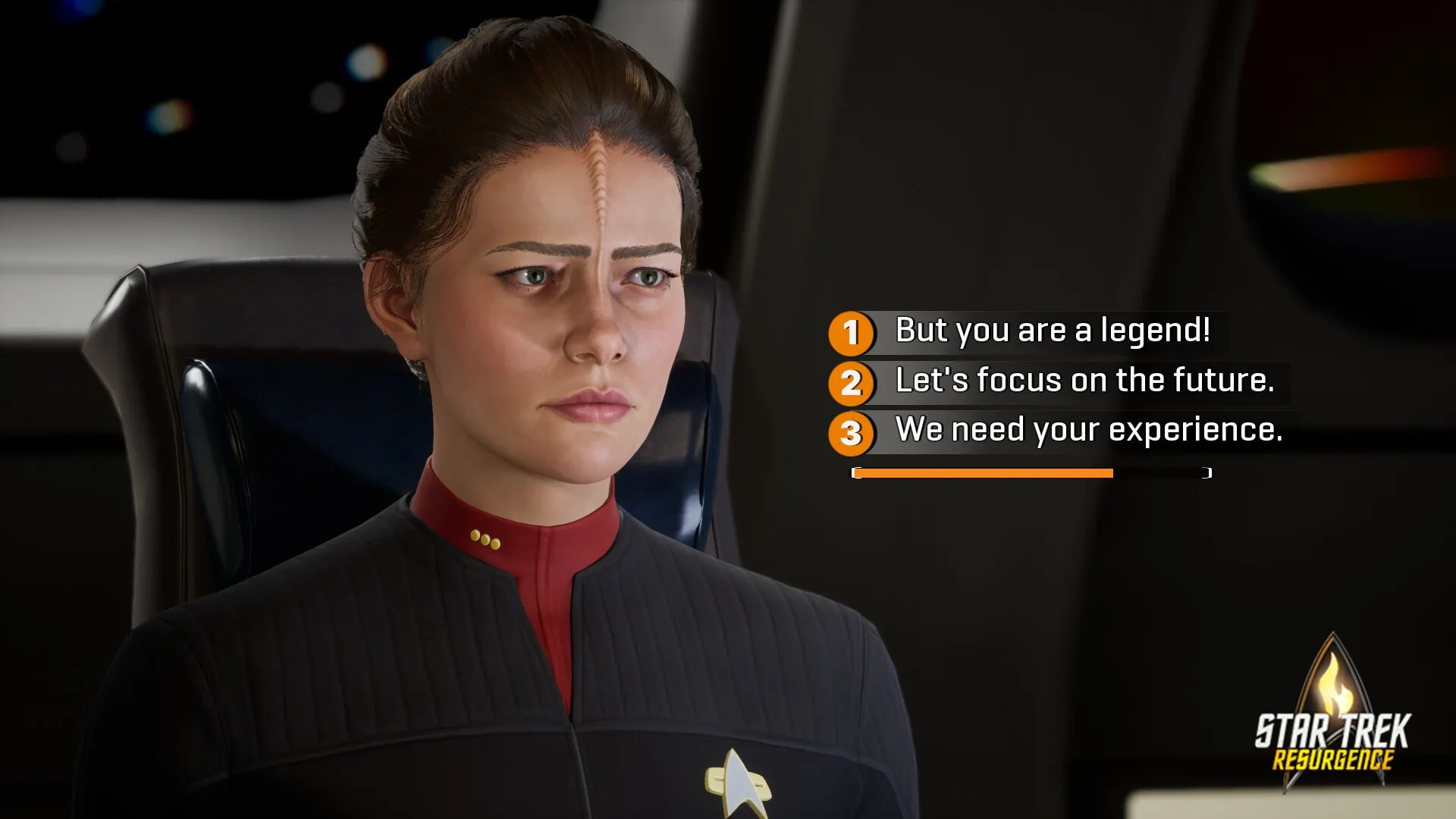
Task: Click the dialogue timer progress bar
Action: (x=1031, y=472)
